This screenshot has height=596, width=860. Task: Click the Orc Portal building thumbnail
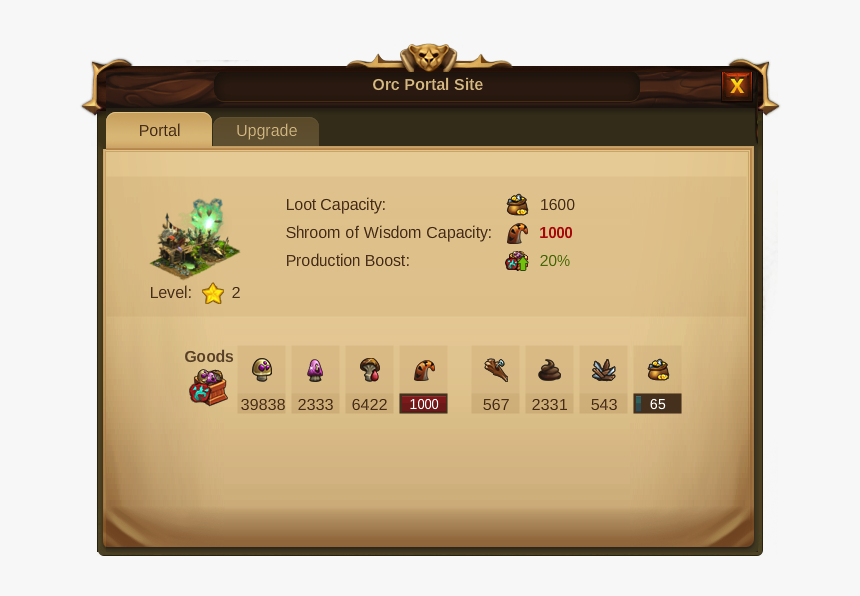195,238
